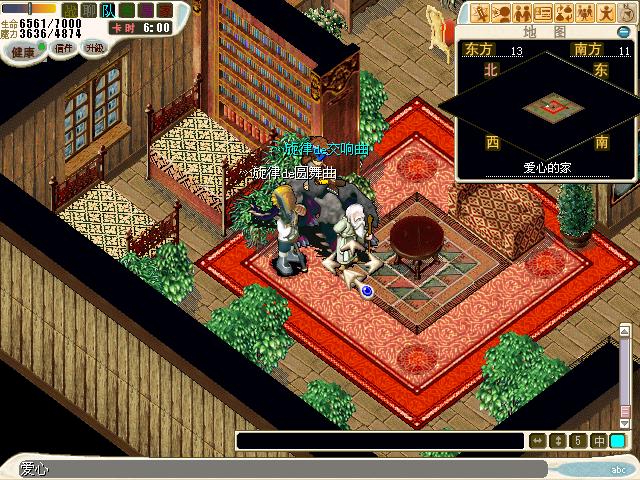Toggle the 聊 chat mode icon
The height and width of the screenshot is (480, 640).
pos(90,10)
